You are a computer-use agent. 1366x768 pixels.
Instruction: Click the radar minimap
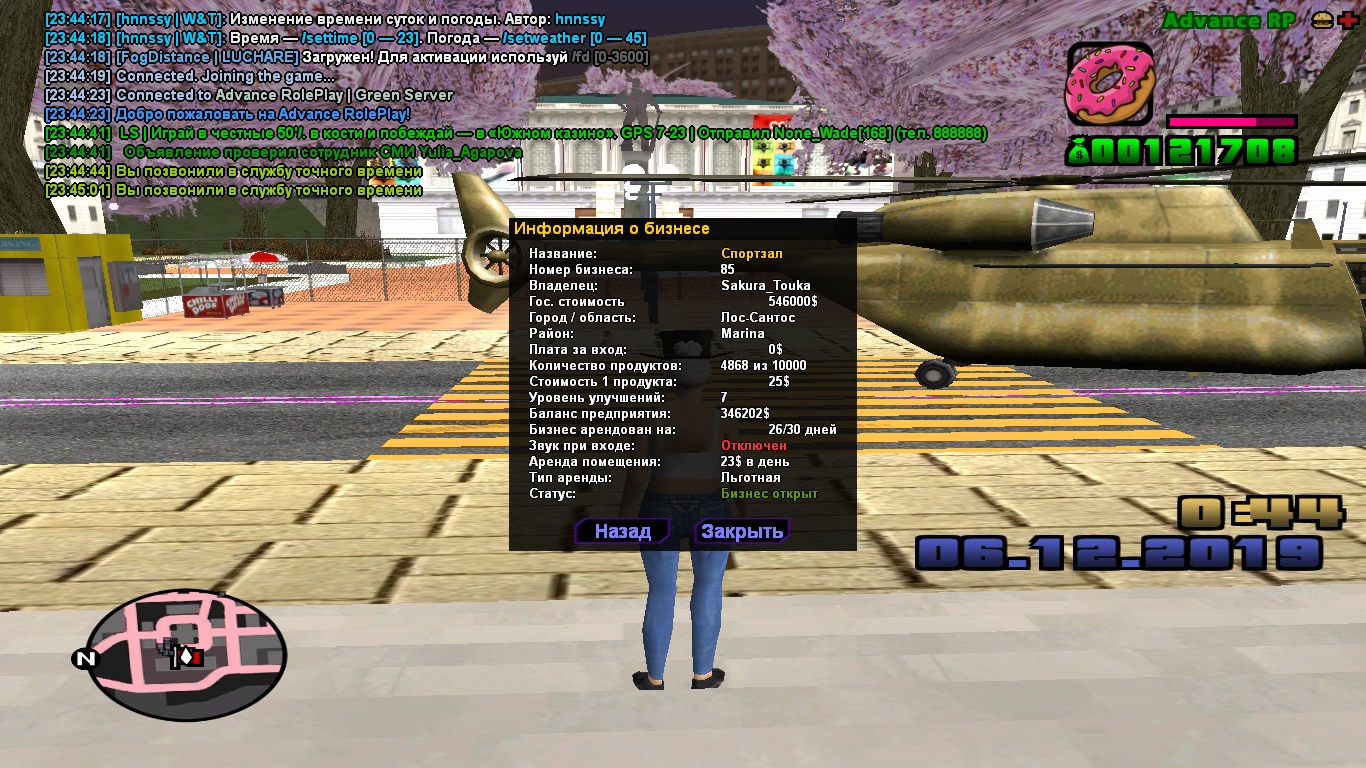(x=187, y=655)
